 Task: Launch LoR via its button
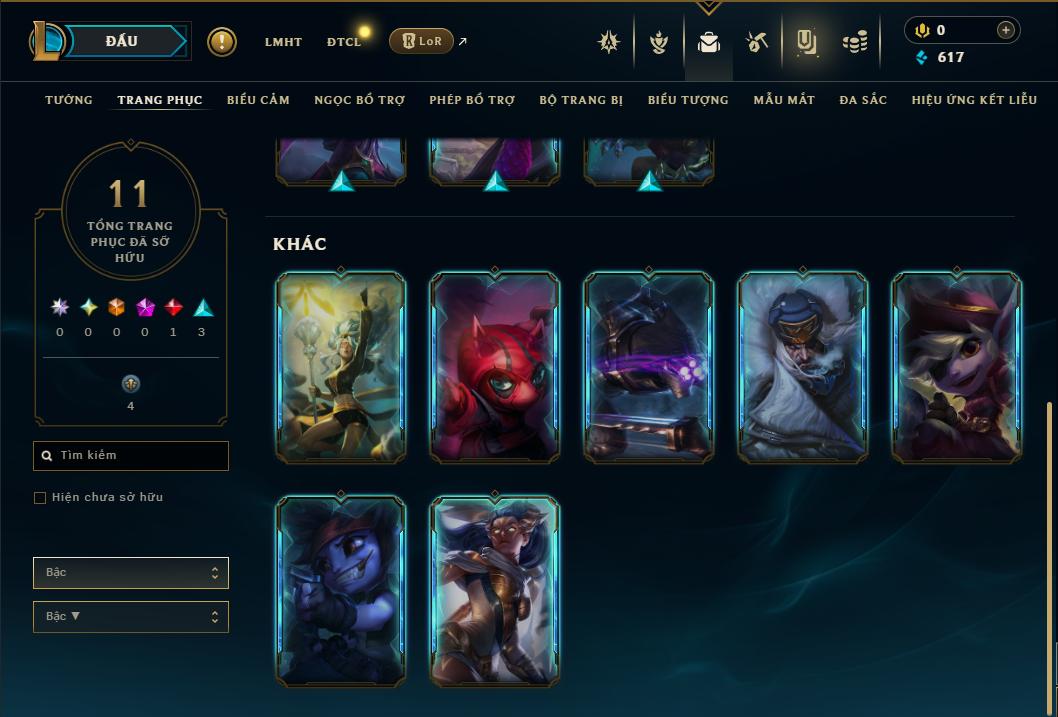421,41
